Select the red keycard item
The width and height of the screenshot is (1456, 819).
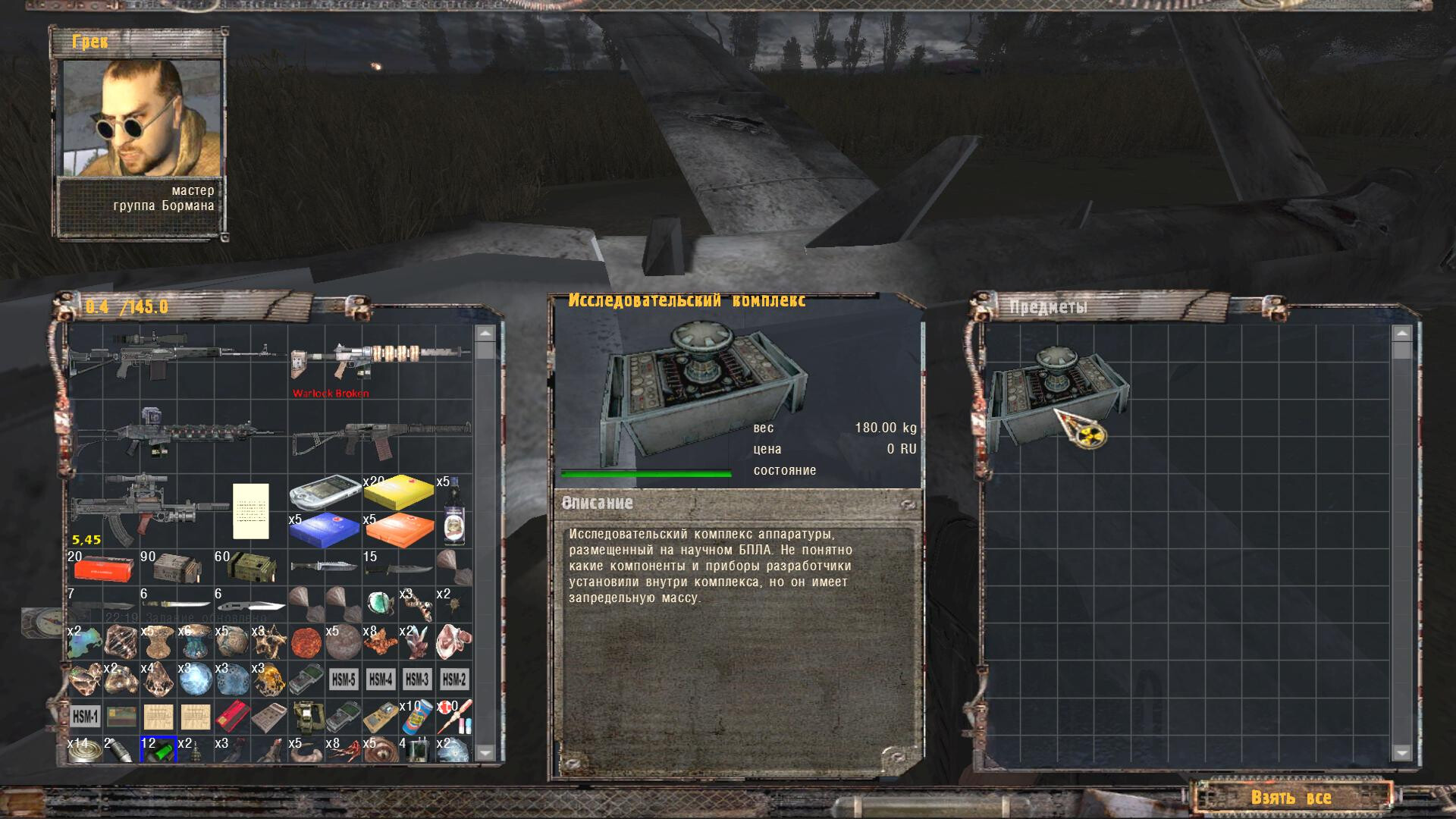point(232,716)
